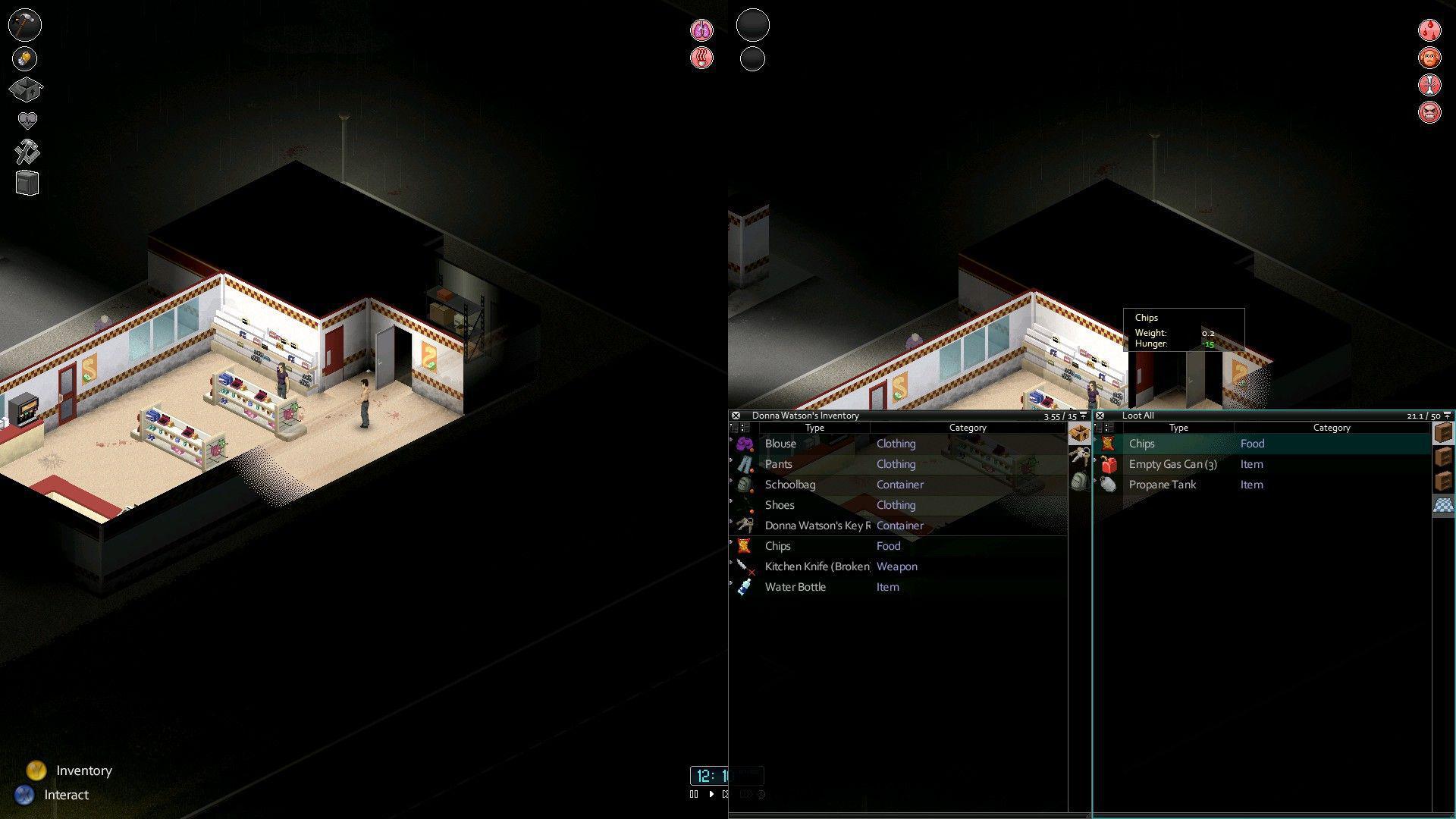Toggle the grid view icon in inventory header
Viewport: 1456px width, 819px height.
click(744, 428)
